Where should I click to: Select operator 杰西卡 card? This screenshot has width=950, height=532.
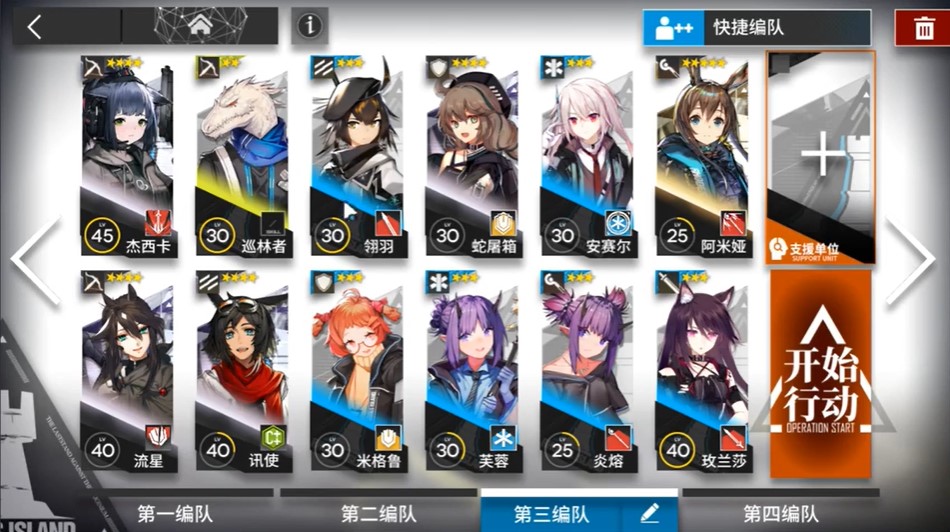click(127, 155)
